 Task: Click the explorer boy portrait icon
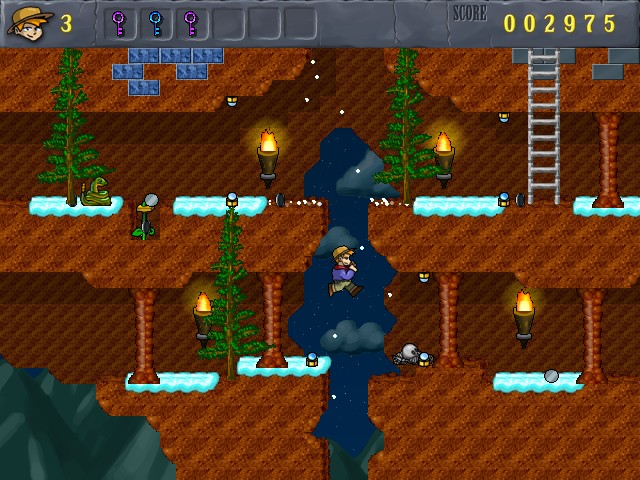(x=29, y=22)
